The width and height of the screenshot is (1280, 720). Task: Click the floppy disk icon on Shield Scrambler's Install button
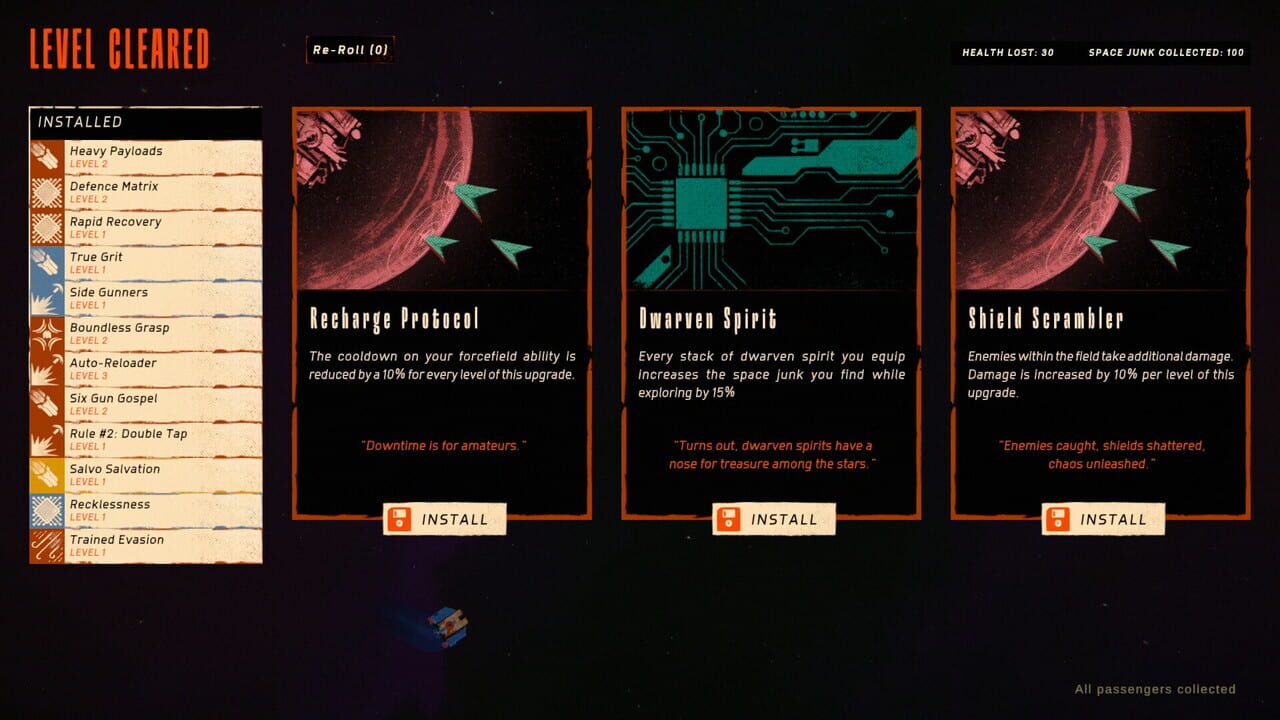point(1060,519)
